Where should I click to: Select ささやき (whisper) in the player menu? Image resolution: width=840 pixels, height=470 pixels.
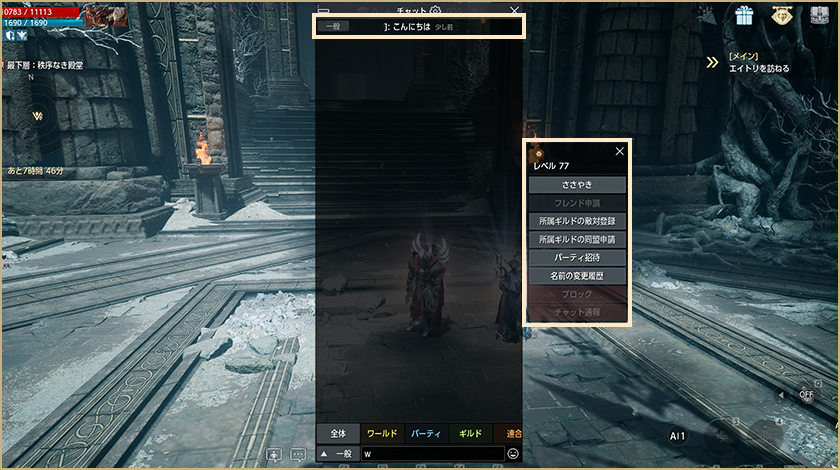(577, 185)
